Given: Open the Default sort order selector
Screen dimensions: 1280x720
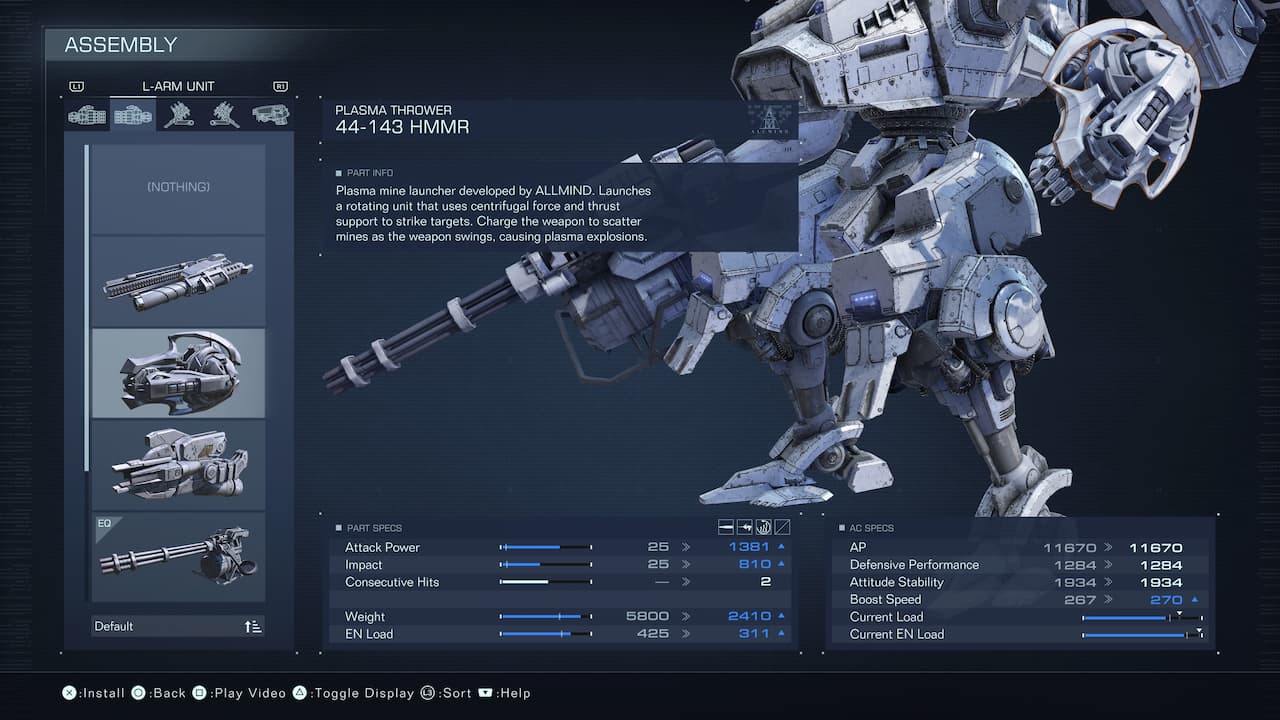Looking at the screenshot, I should 178,626.
